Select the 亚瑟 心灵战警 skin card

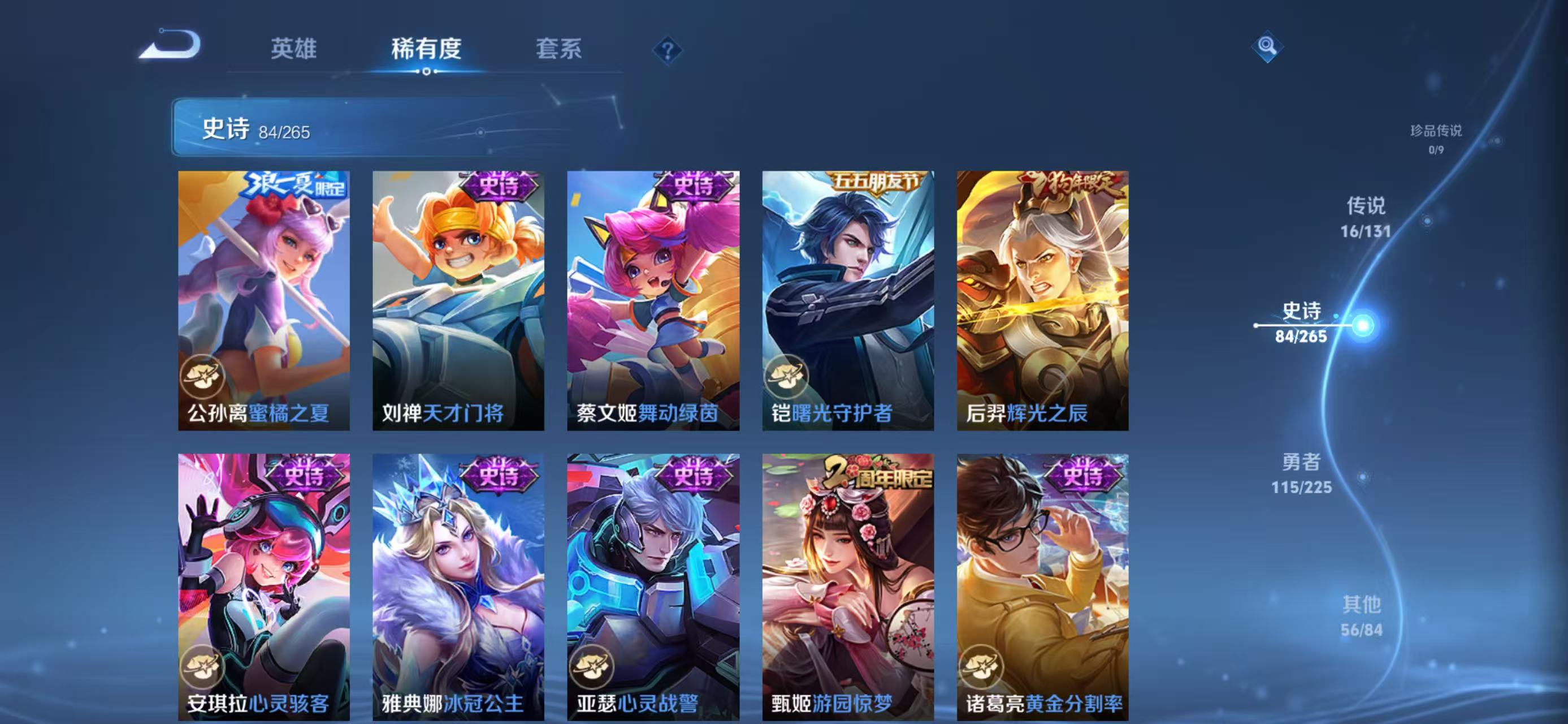pyautogui.click(x=653, y=587)
